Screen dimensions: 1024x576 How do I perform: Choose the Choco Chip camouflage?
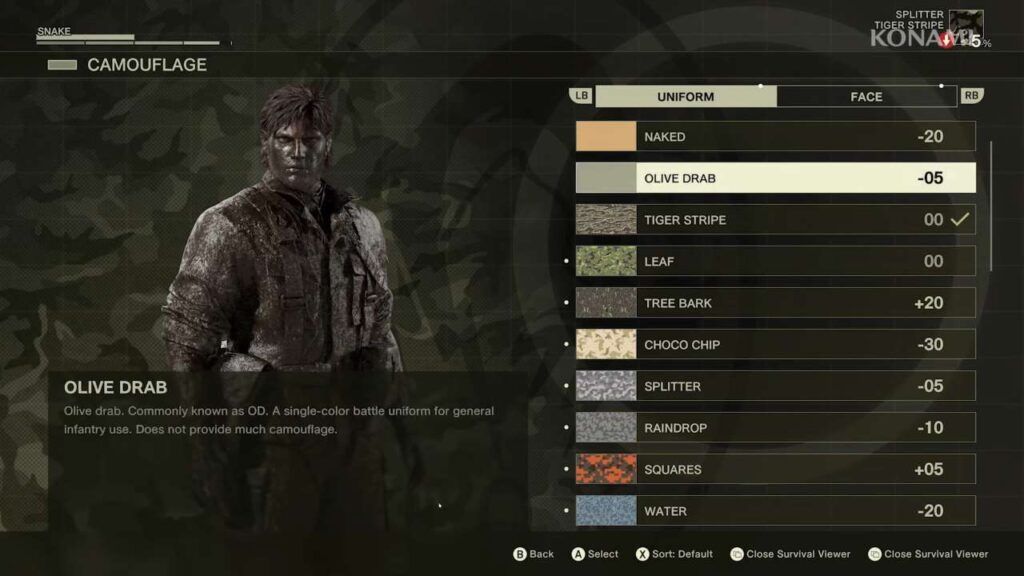click(775, 345)
